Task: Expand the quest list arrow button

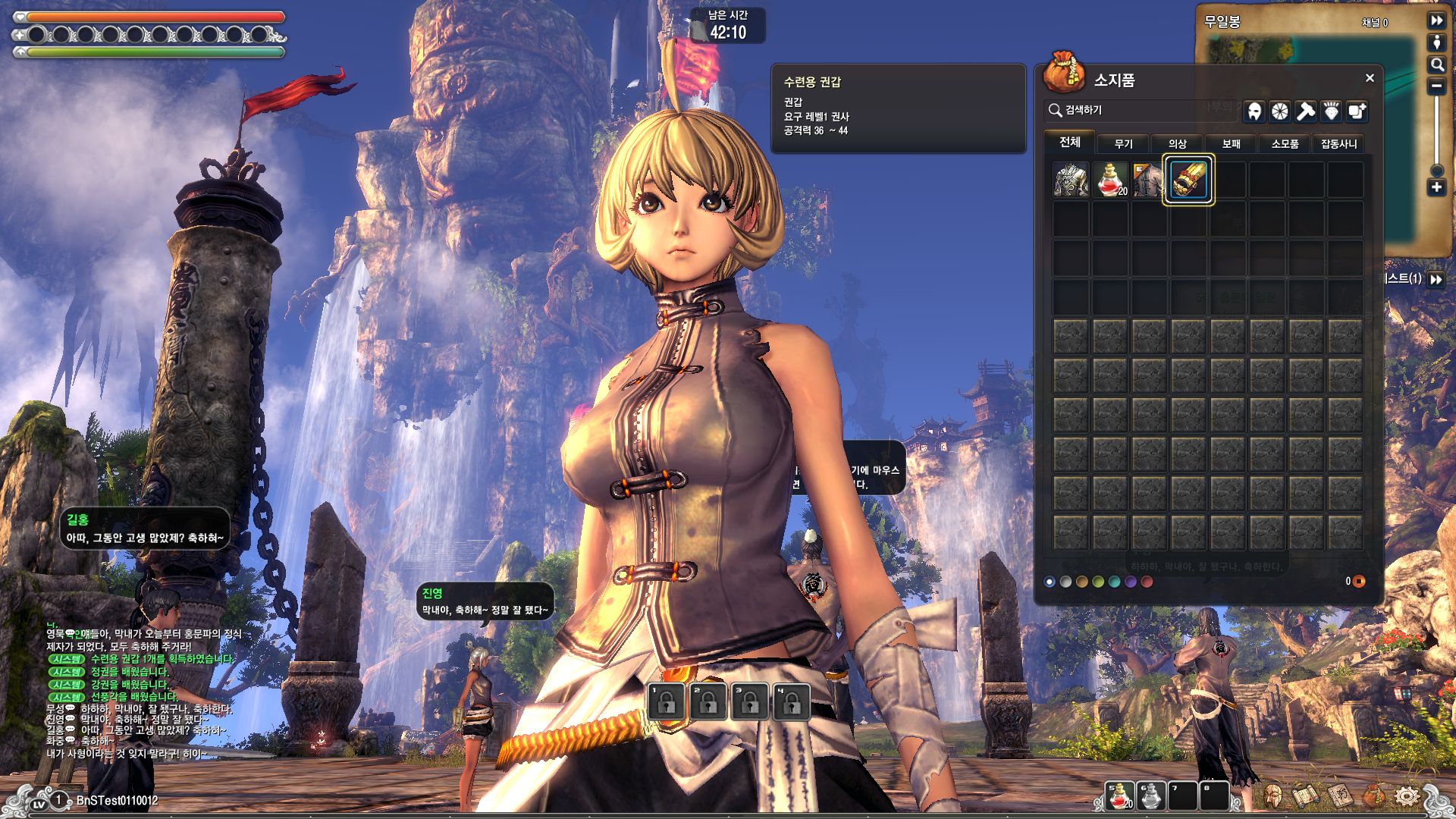Action: click(1436, 279)
